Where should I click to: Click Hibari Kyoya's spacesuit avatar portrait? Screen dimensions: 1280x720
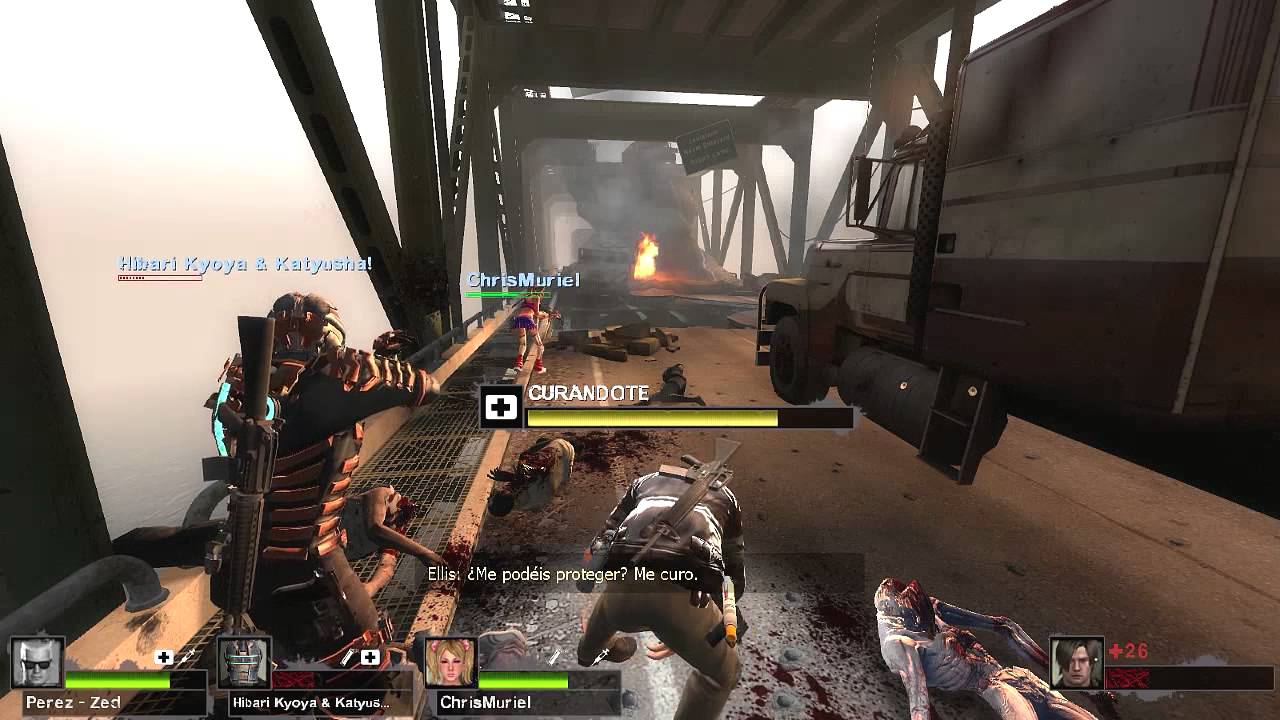tap(243, 662)
